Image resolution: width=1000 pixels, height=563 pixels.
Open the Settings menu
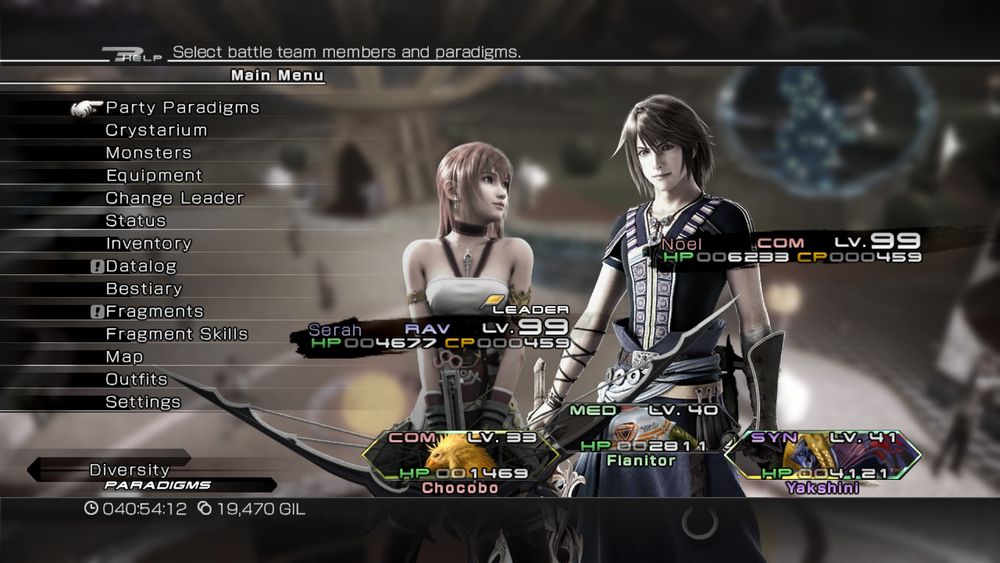(x=143, y=402)
